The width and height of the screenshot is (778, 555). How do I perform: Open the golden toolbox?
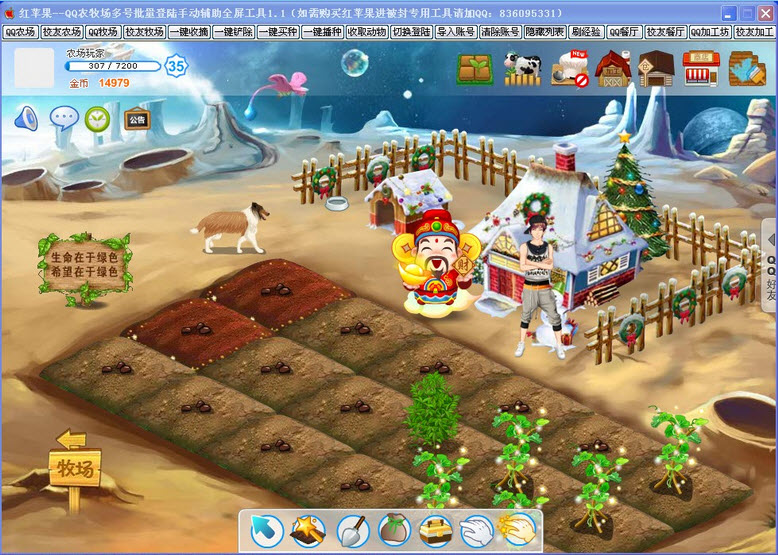tap(436, 530)
